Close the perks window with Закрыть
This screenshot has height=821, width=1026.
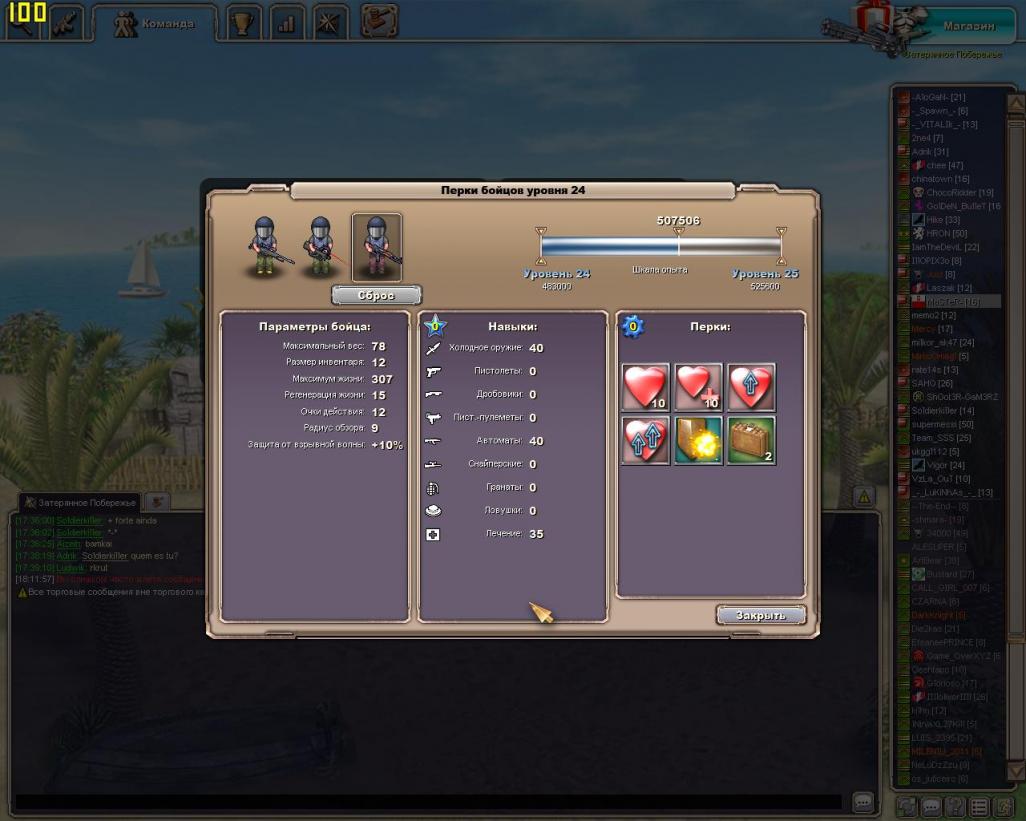761,615
